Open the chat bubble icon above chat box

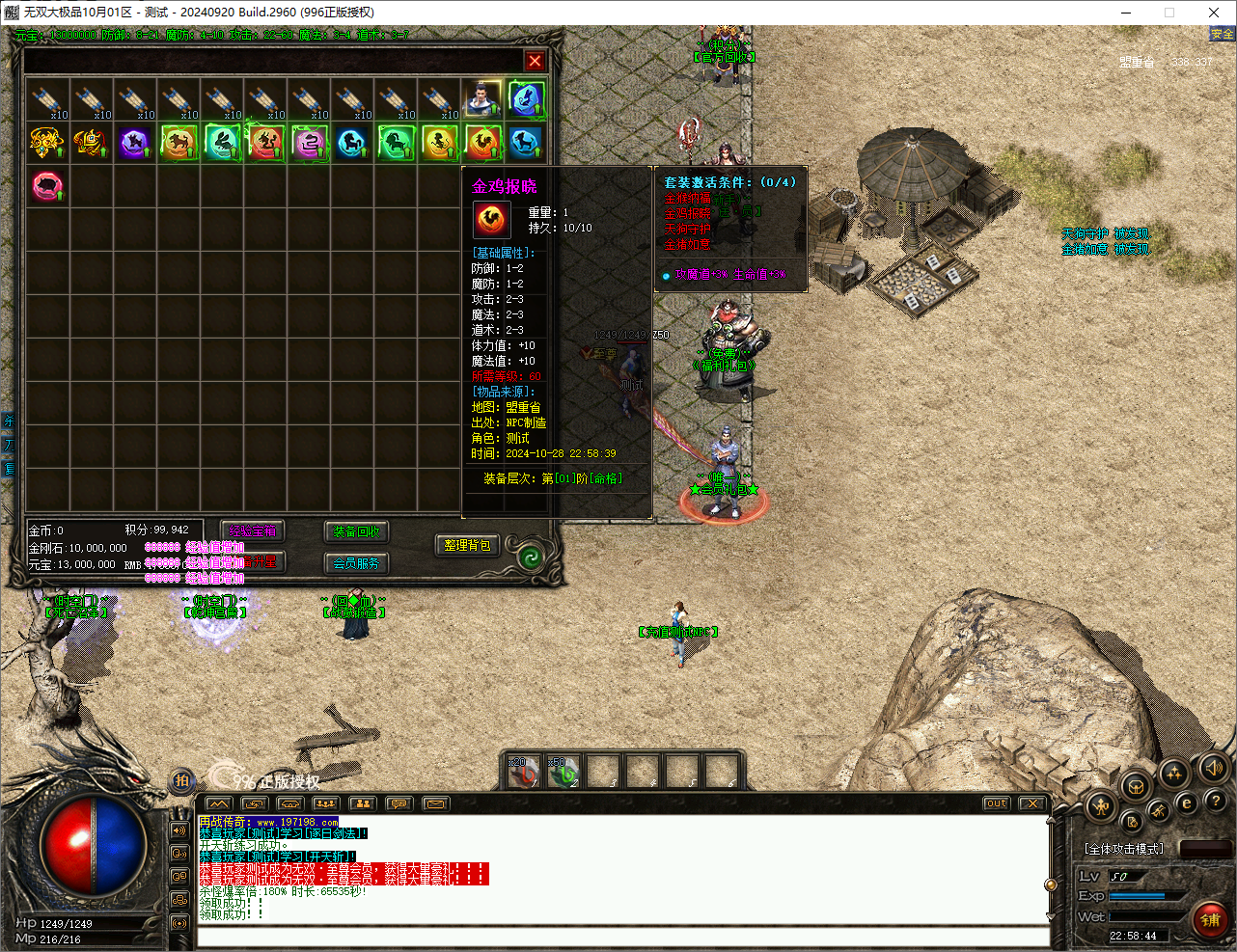(x=399, y=802)
